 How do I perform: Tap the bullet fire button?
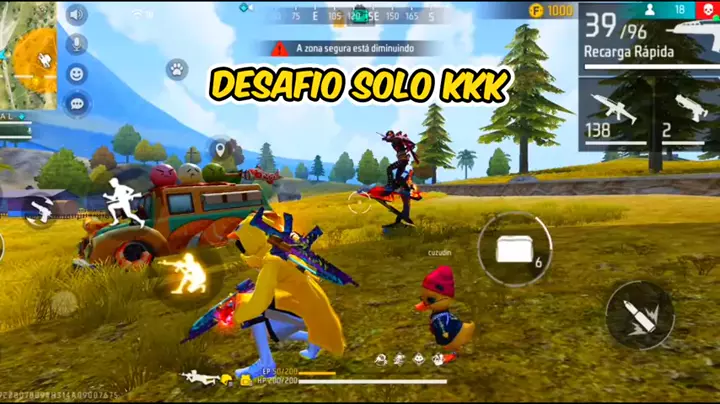pyautogui.click(x=639, y=315)
